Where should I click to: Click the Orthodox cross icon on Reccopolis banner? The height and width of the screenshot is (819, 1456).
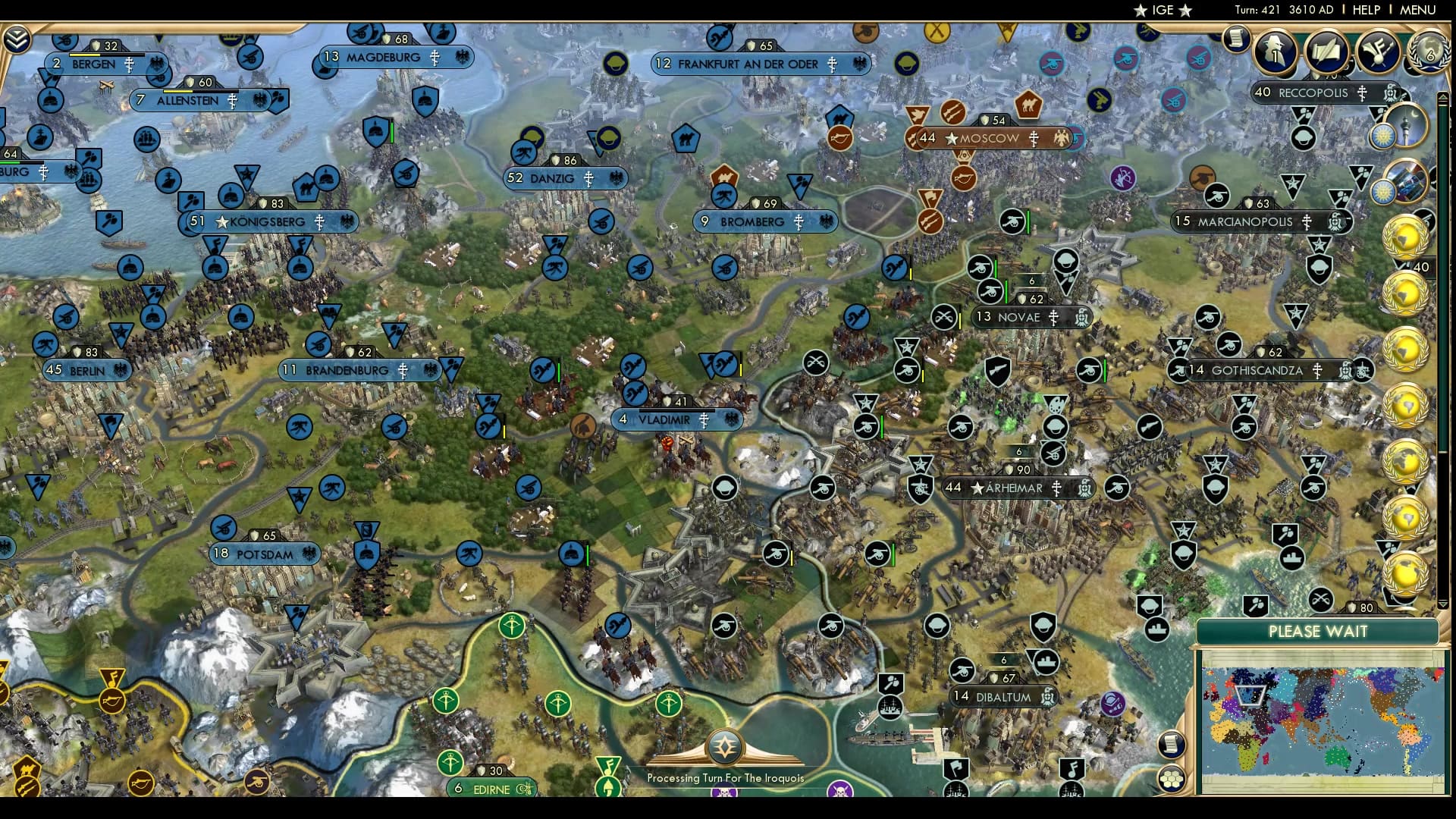click(x=1361, y=94)
